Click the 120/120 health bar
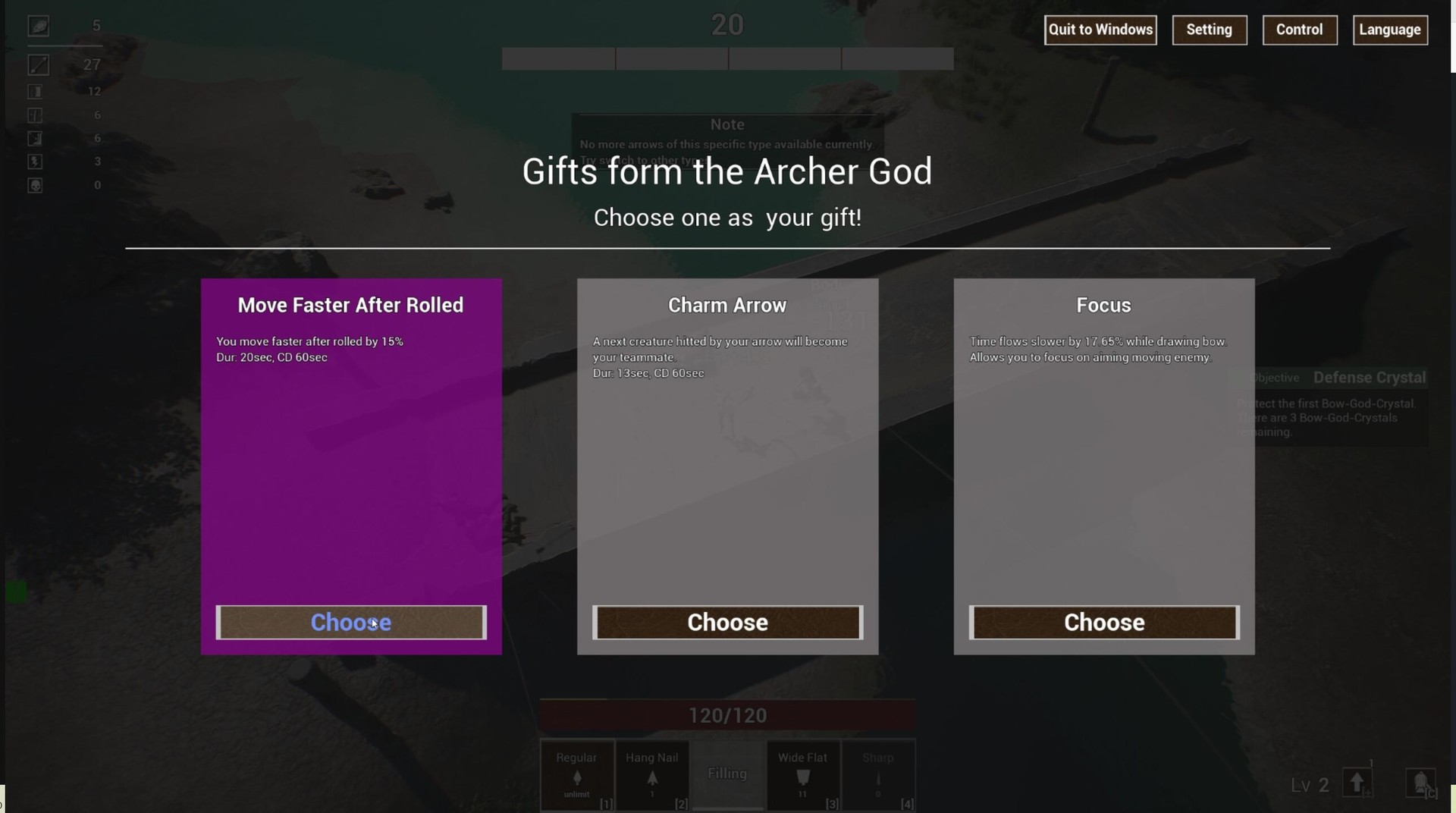Image resolution: width=1456 pixels, height=813 pixels. click(x=727, y=714)
